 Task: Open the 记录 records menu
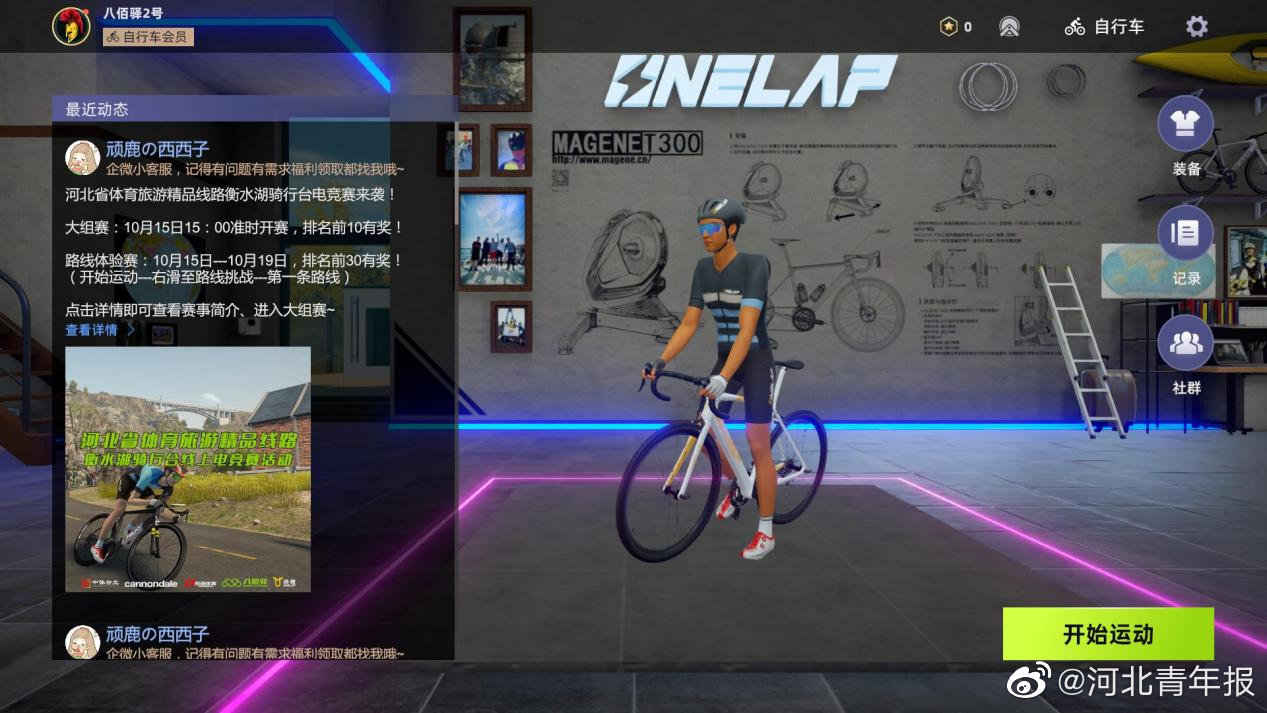pos(1185,234)
